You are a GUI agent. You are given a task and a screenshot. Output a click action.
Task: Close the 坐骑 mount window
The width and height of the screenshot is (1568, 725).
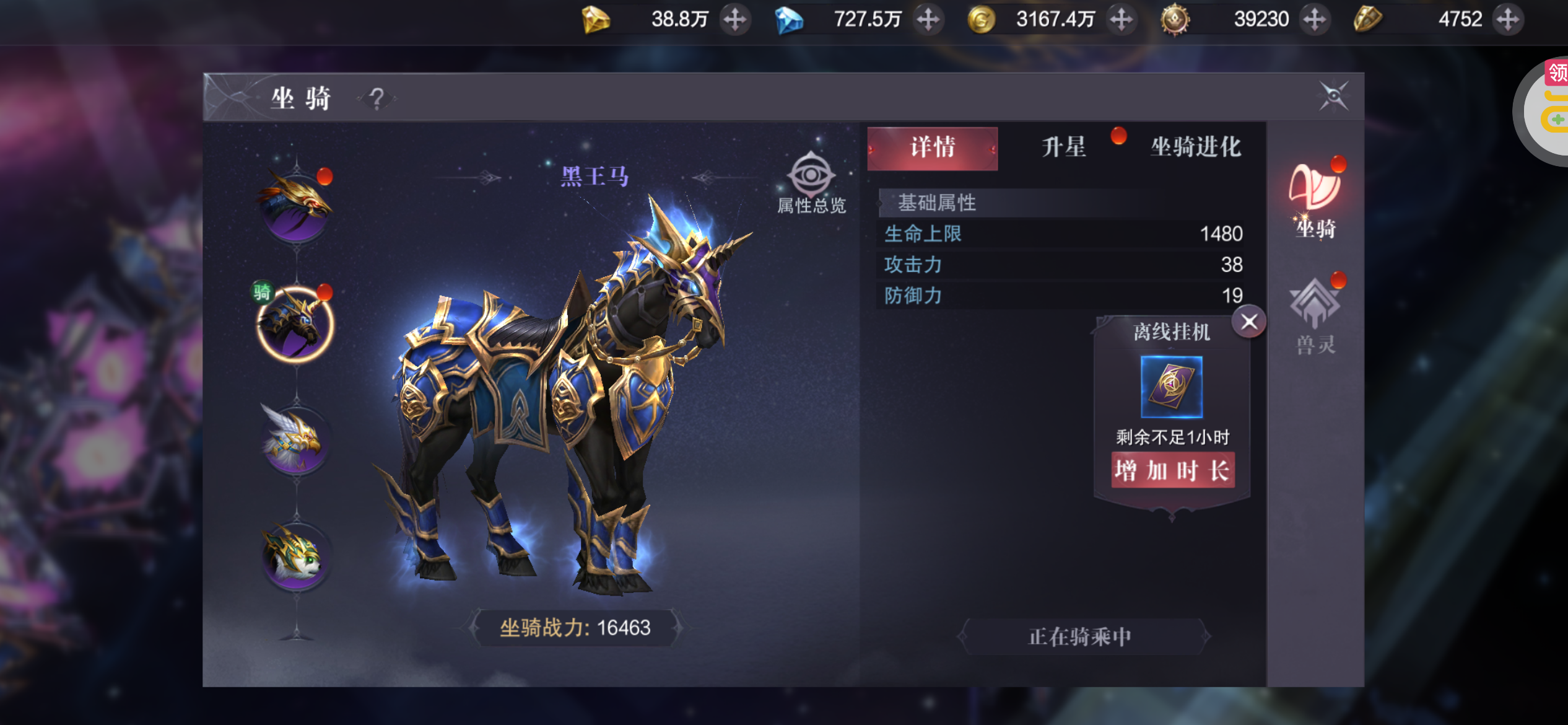pos(1333,96)
